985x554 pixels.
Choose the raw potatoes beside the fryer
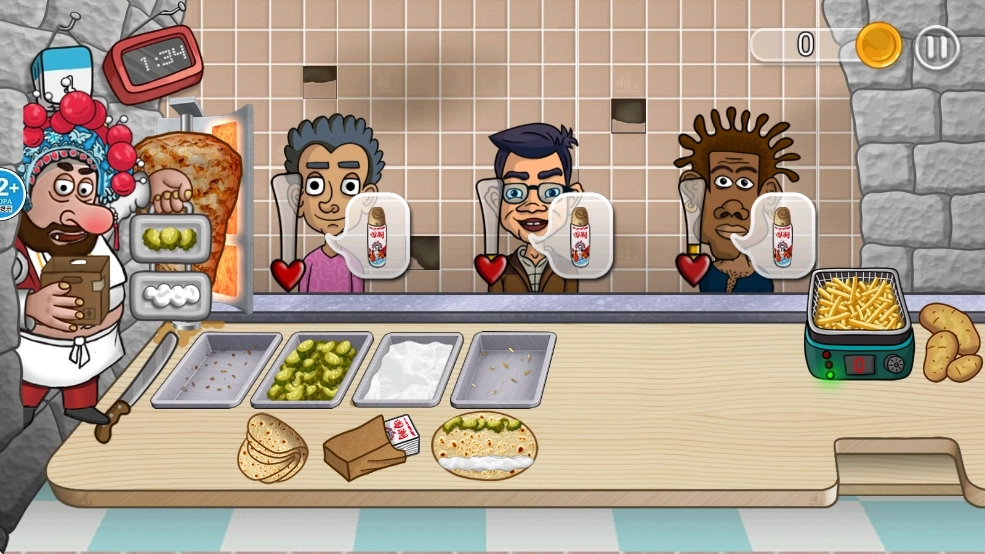coord(948,342)
